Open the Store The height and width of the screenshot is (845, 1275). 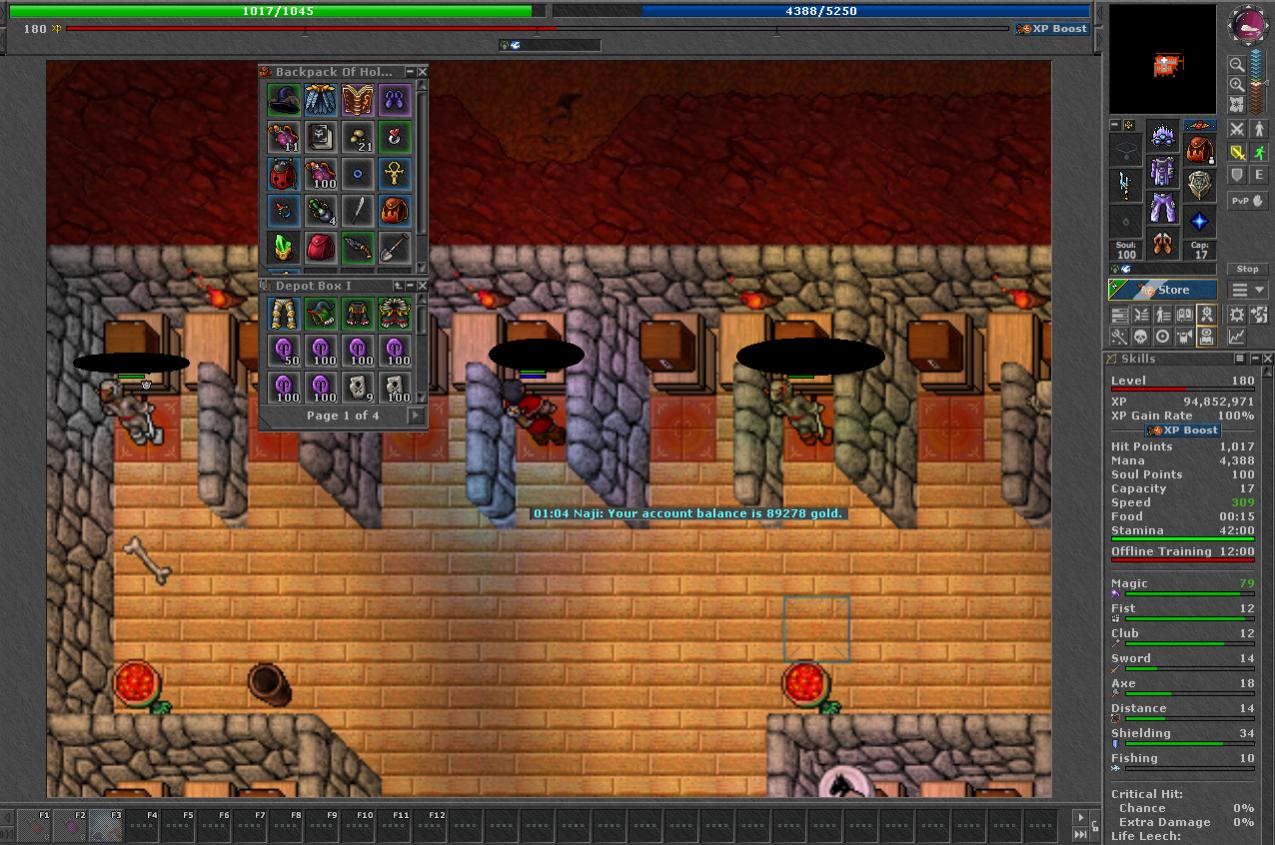tap(1162, 290)
